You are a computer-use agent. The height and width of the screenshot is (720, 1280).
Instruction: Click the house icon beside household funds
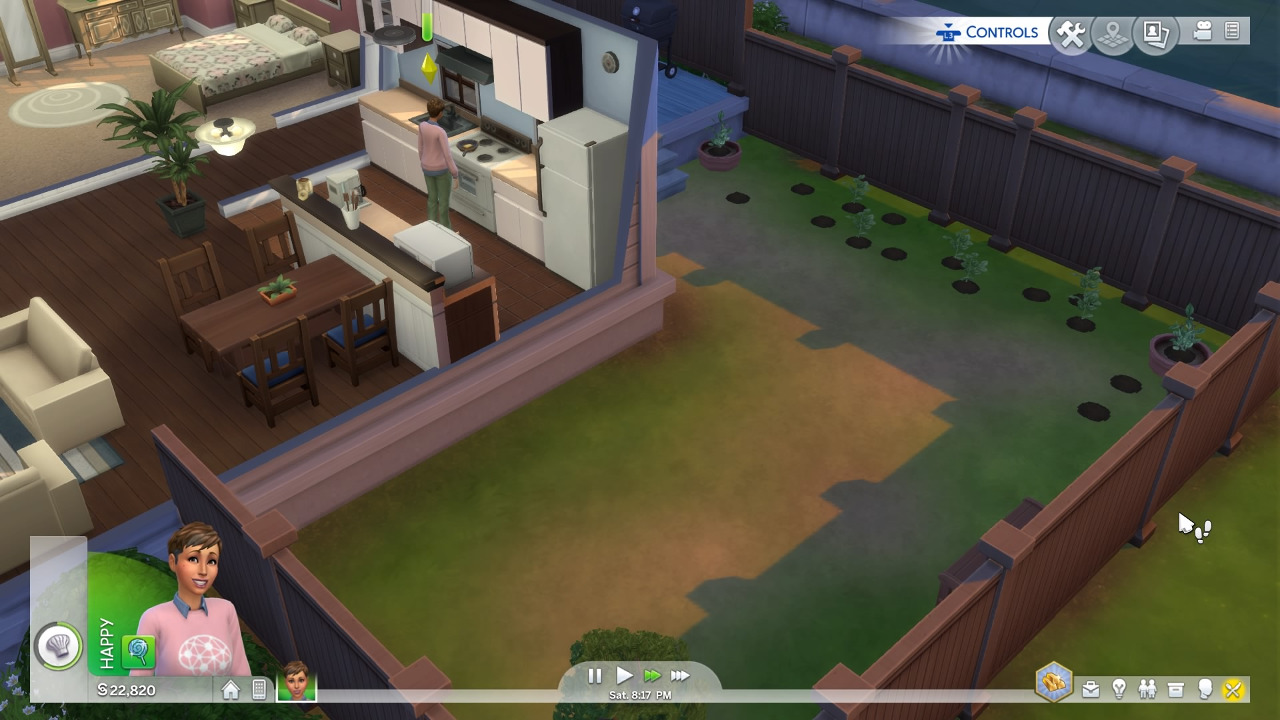click(x=231, y=690)
